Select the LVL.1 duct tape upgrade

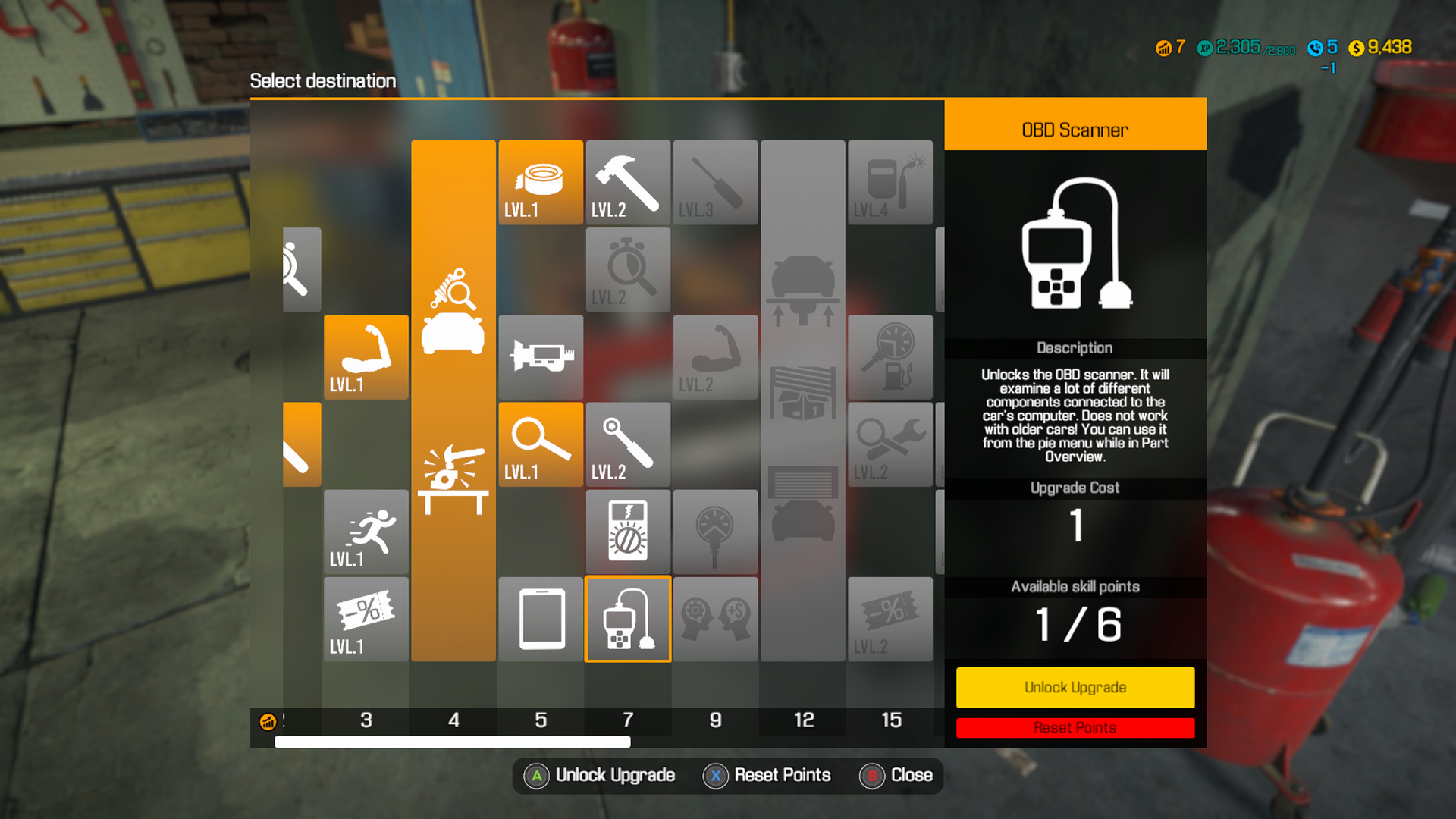point(541,182)
